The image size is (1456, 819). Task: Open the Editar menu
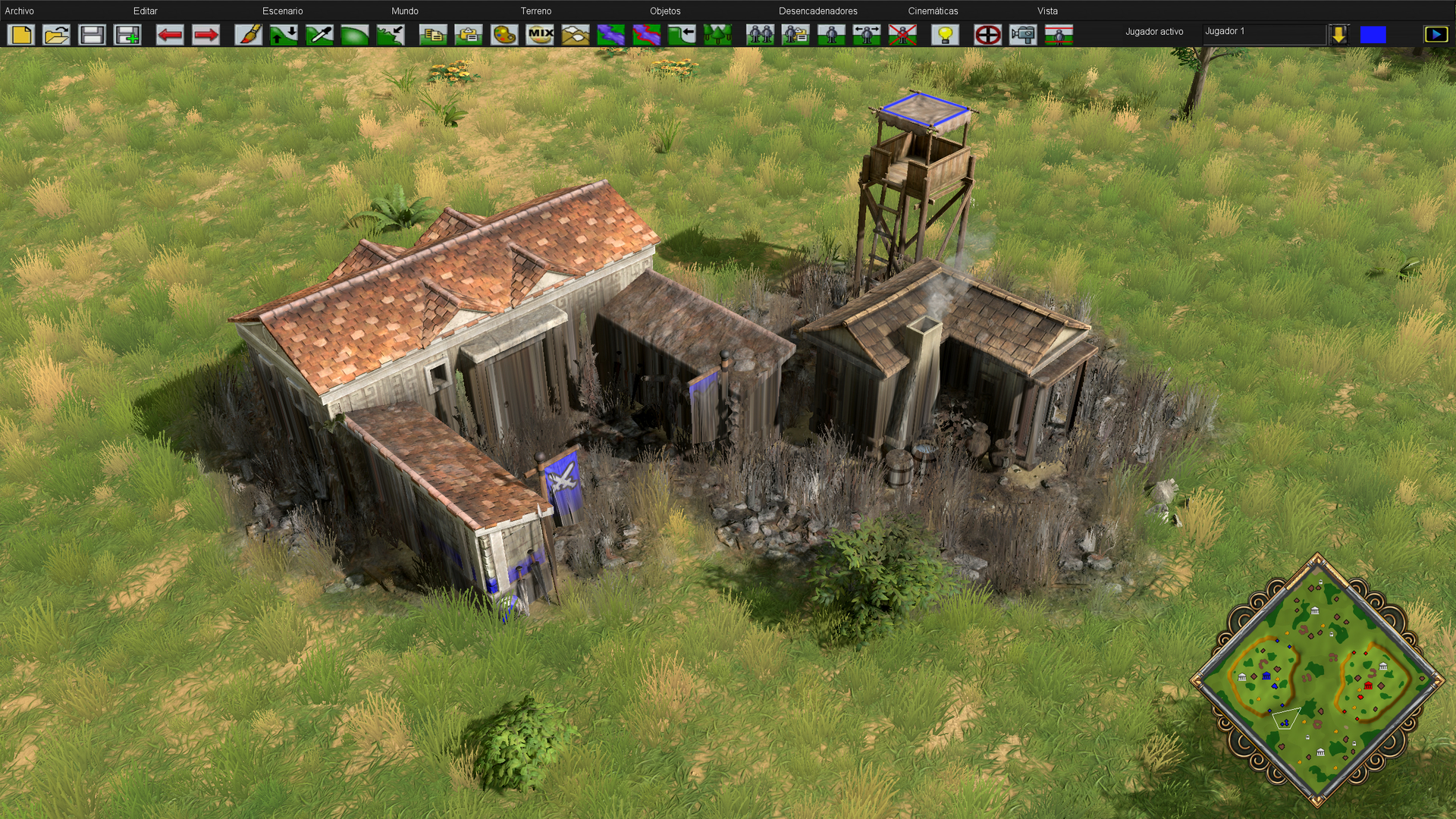(145, 11)
